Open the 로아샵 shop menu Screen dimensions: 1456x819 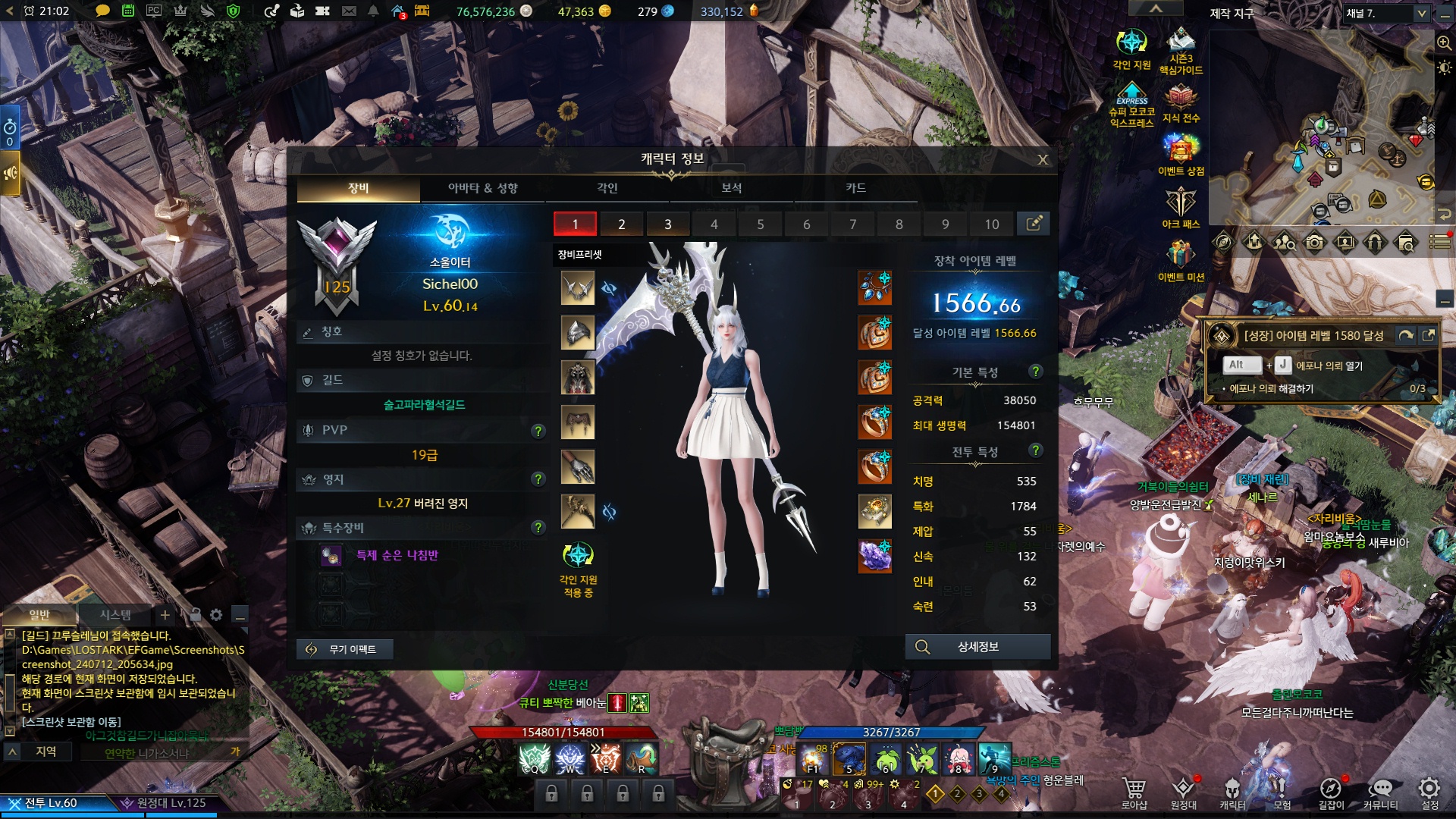[x=1134, y=792]
